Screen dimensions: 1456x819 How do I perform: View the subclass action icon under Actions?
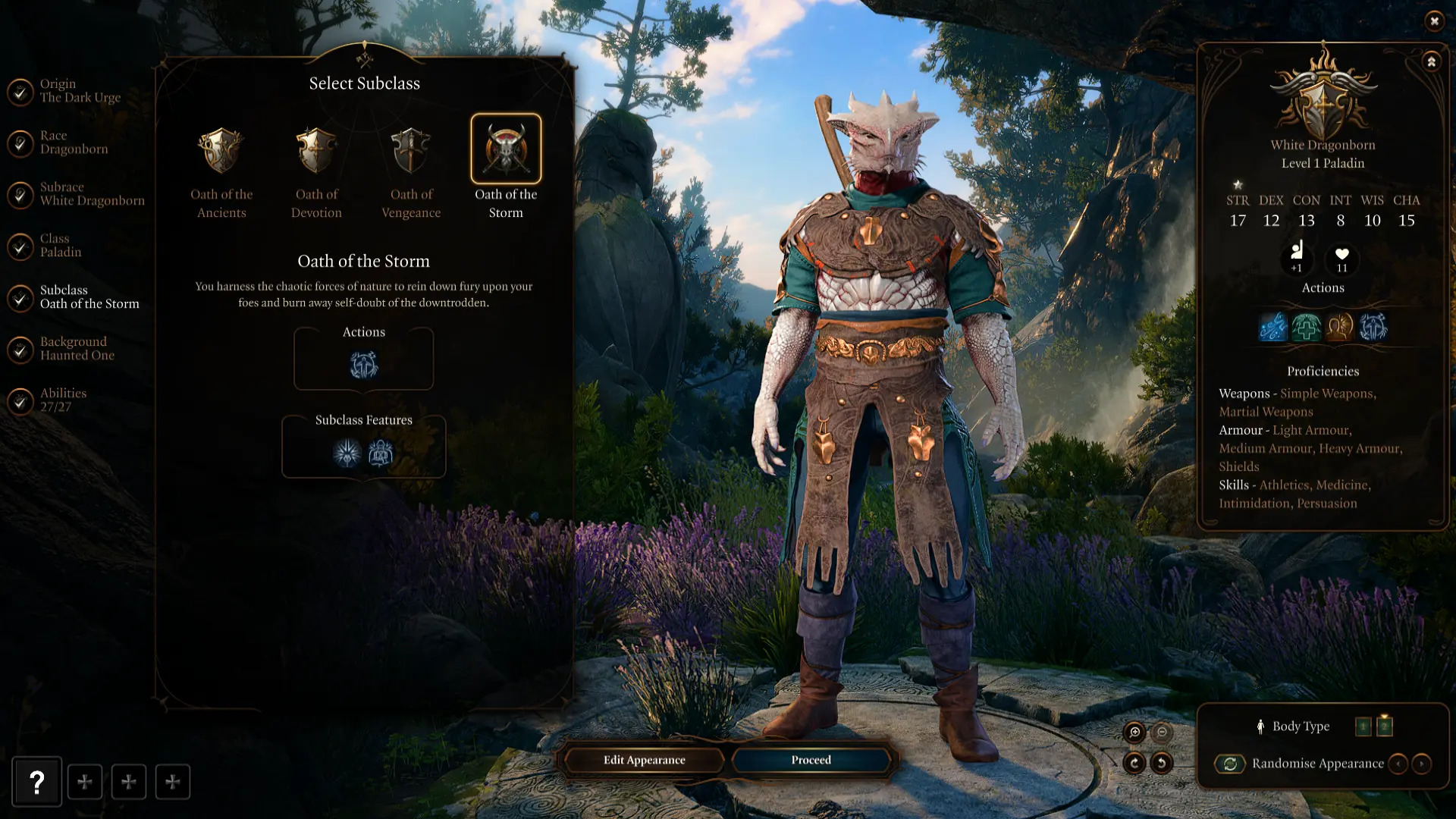364,366
